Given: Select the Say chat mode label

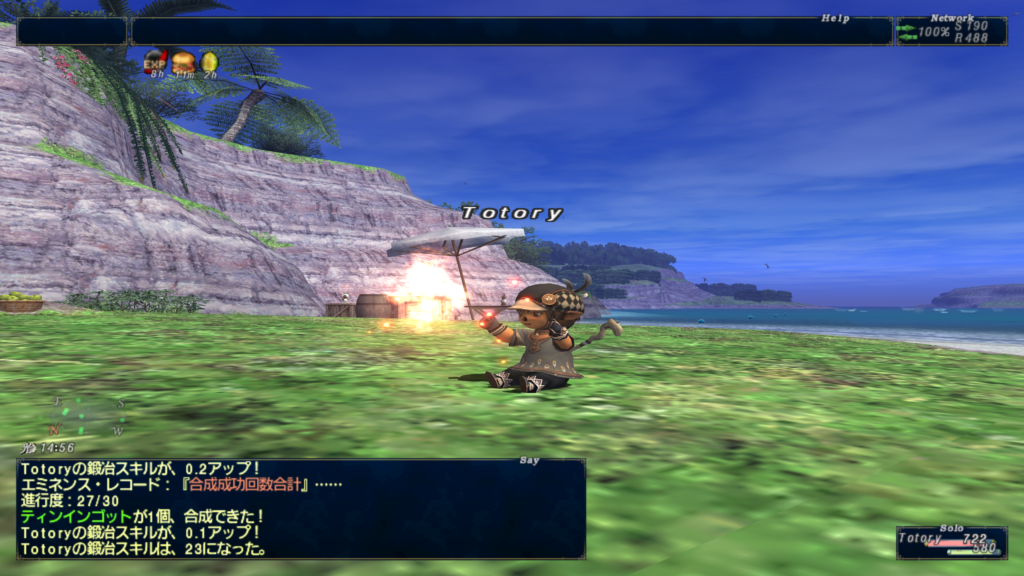Looking at the screenshot, I should (x=530, y=461).
